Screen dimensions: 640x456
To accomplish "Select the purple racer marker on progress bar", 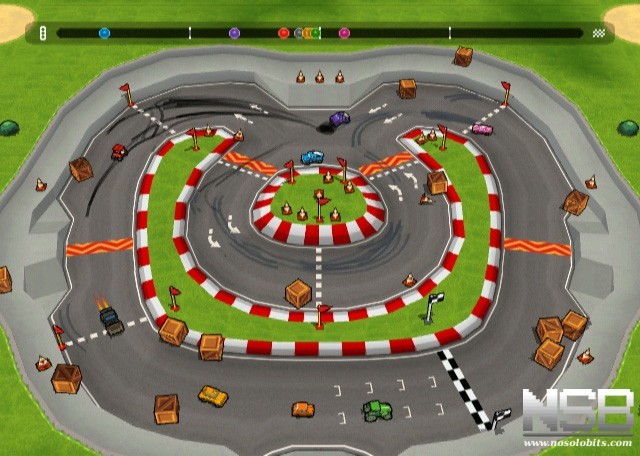I will (234, 33).
